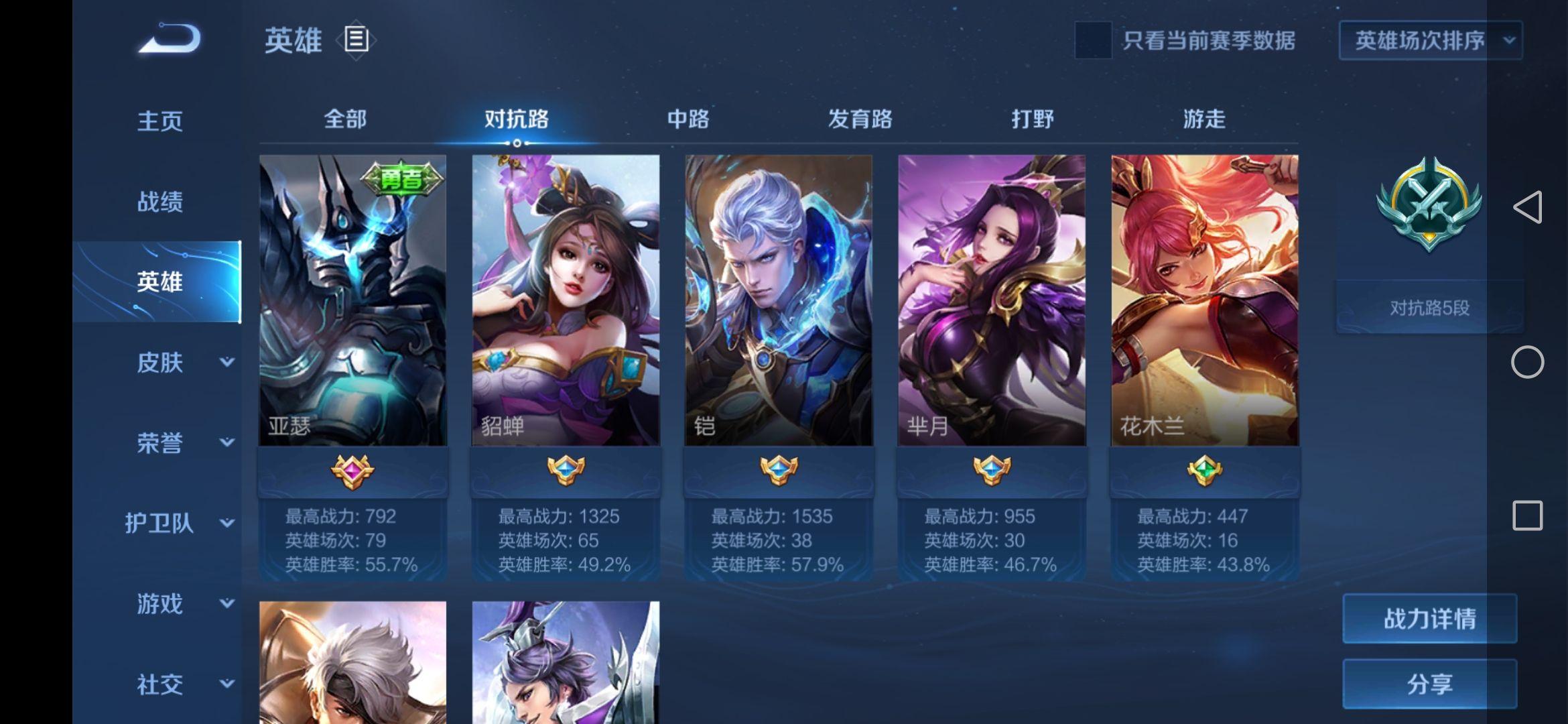
Task: Switch to the 打野 tab
Action: (1033, 119)
